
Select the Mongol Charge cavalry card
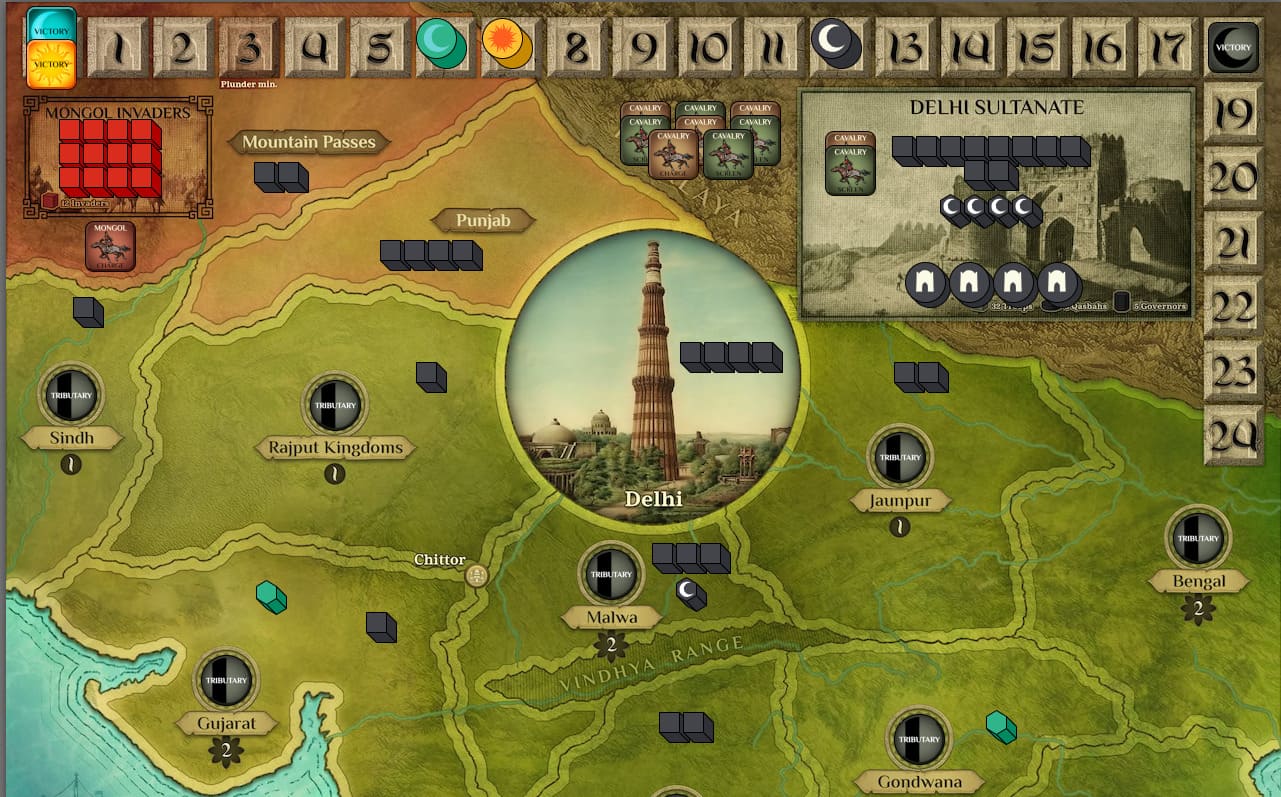[110, 246]
